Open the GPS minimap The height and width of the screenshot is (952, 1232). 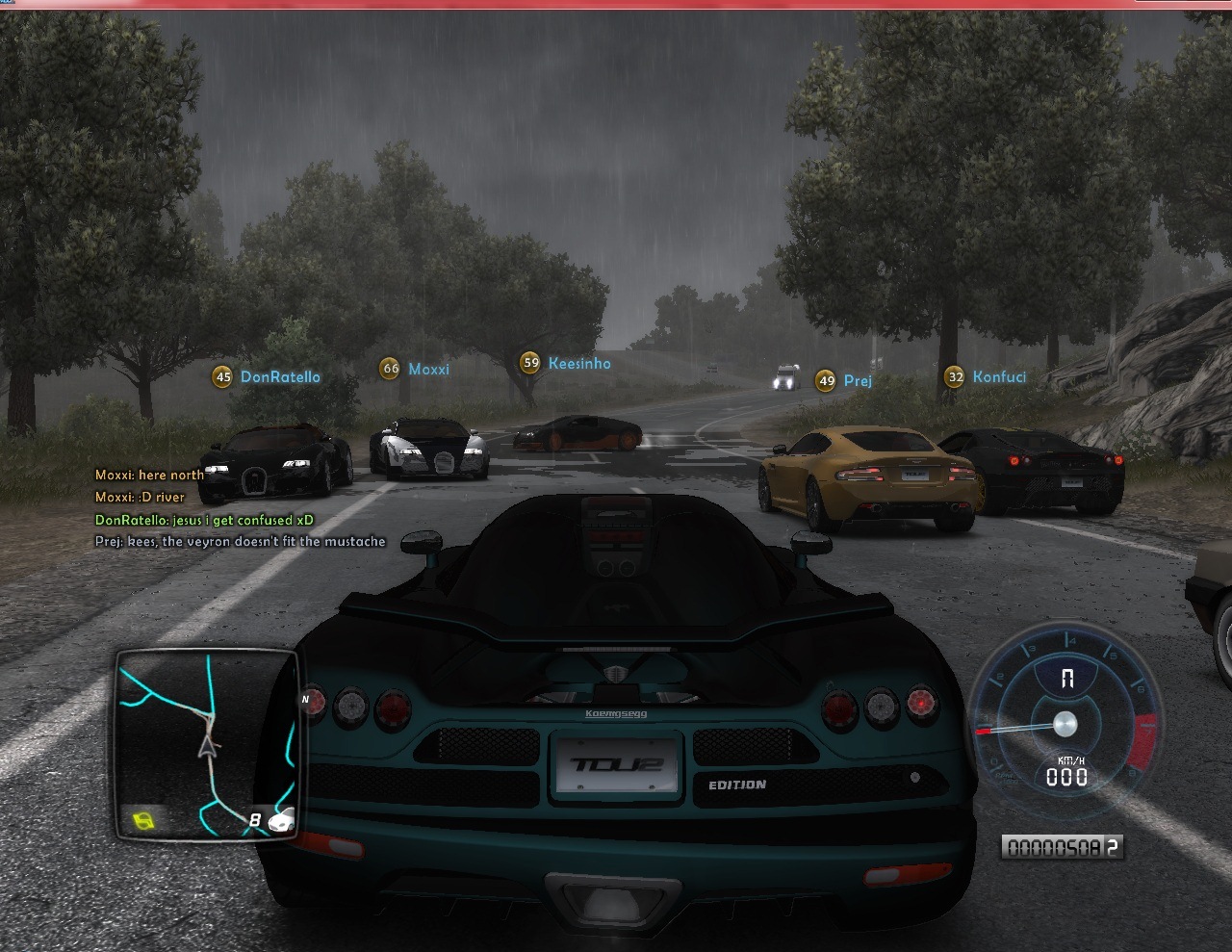tap(206, 743)
